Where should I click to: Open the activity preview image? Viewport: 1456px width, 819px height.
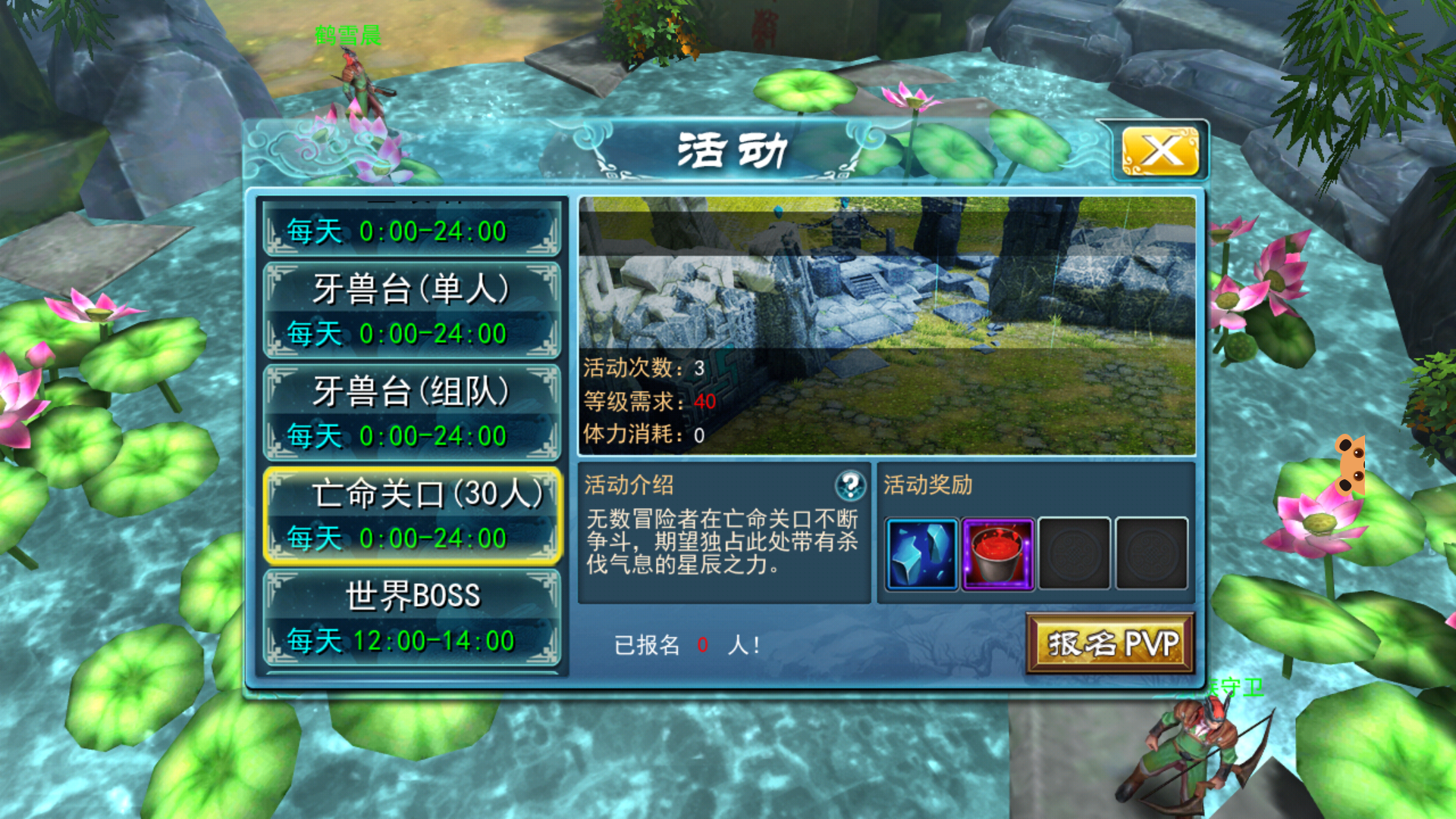click(886, 325)
